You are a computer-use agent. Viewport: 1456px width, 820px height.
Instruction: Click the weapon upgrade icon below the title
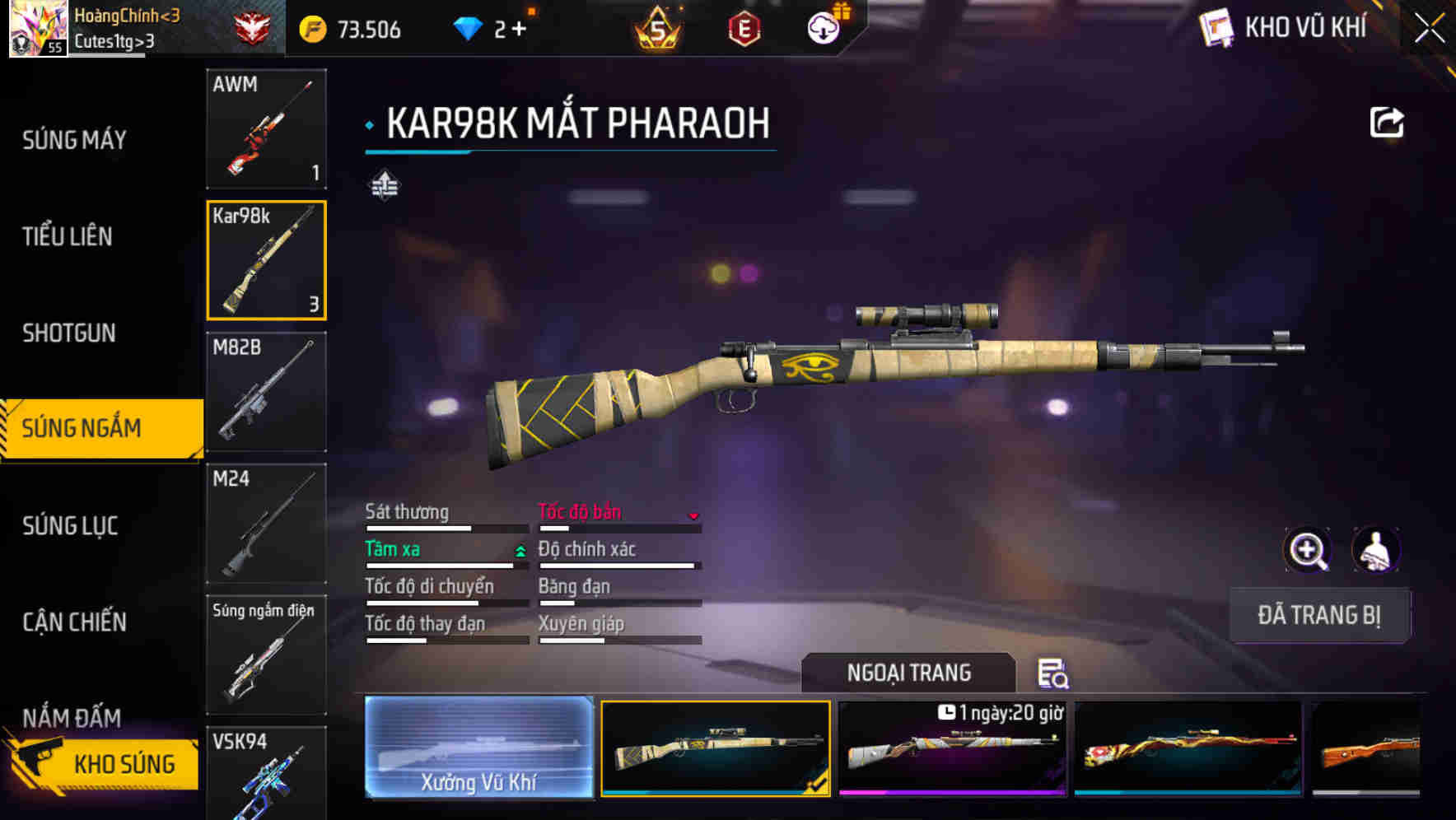pos(384,186)
